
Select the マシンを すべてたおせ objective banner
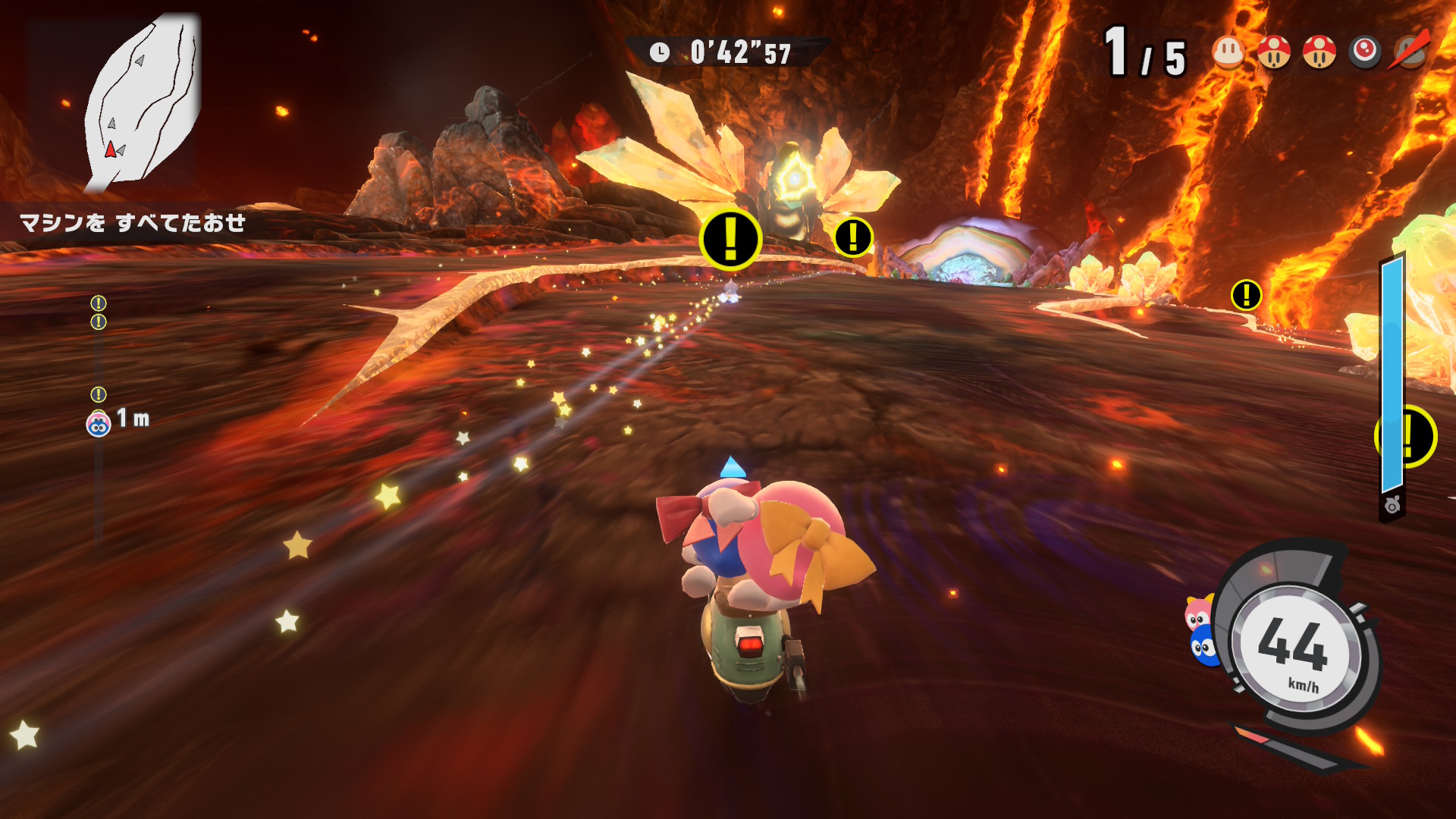[133, 223]
